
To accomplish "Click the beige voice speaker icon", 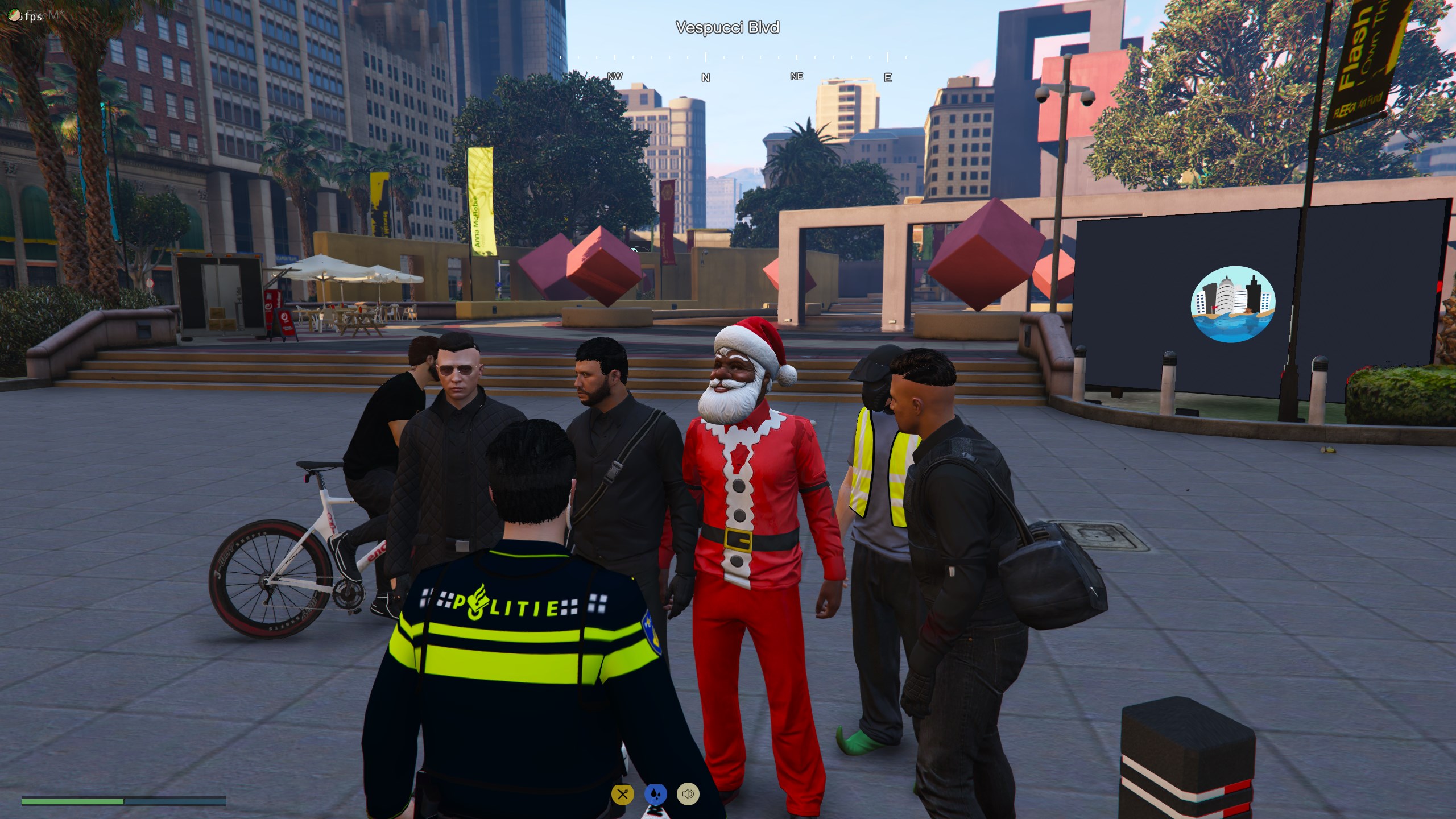I will point(688,794).
